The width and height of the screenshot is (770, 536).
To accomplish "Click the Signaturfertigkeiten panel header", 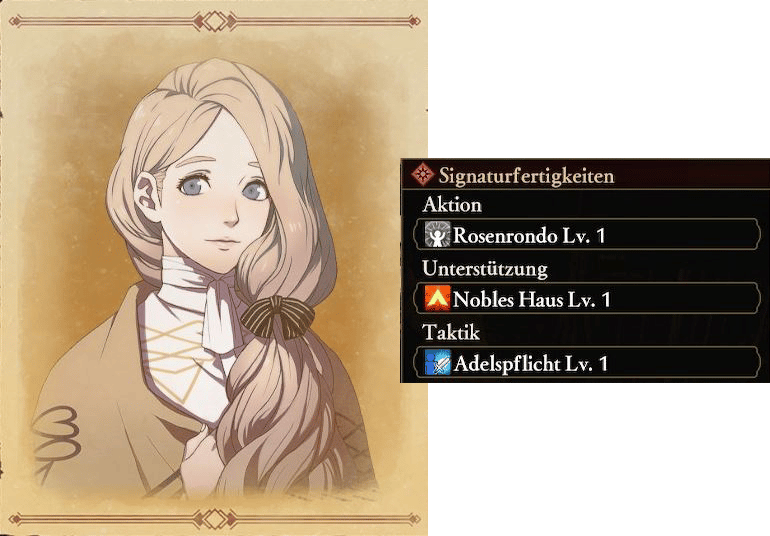I will (x=527, y=176).
